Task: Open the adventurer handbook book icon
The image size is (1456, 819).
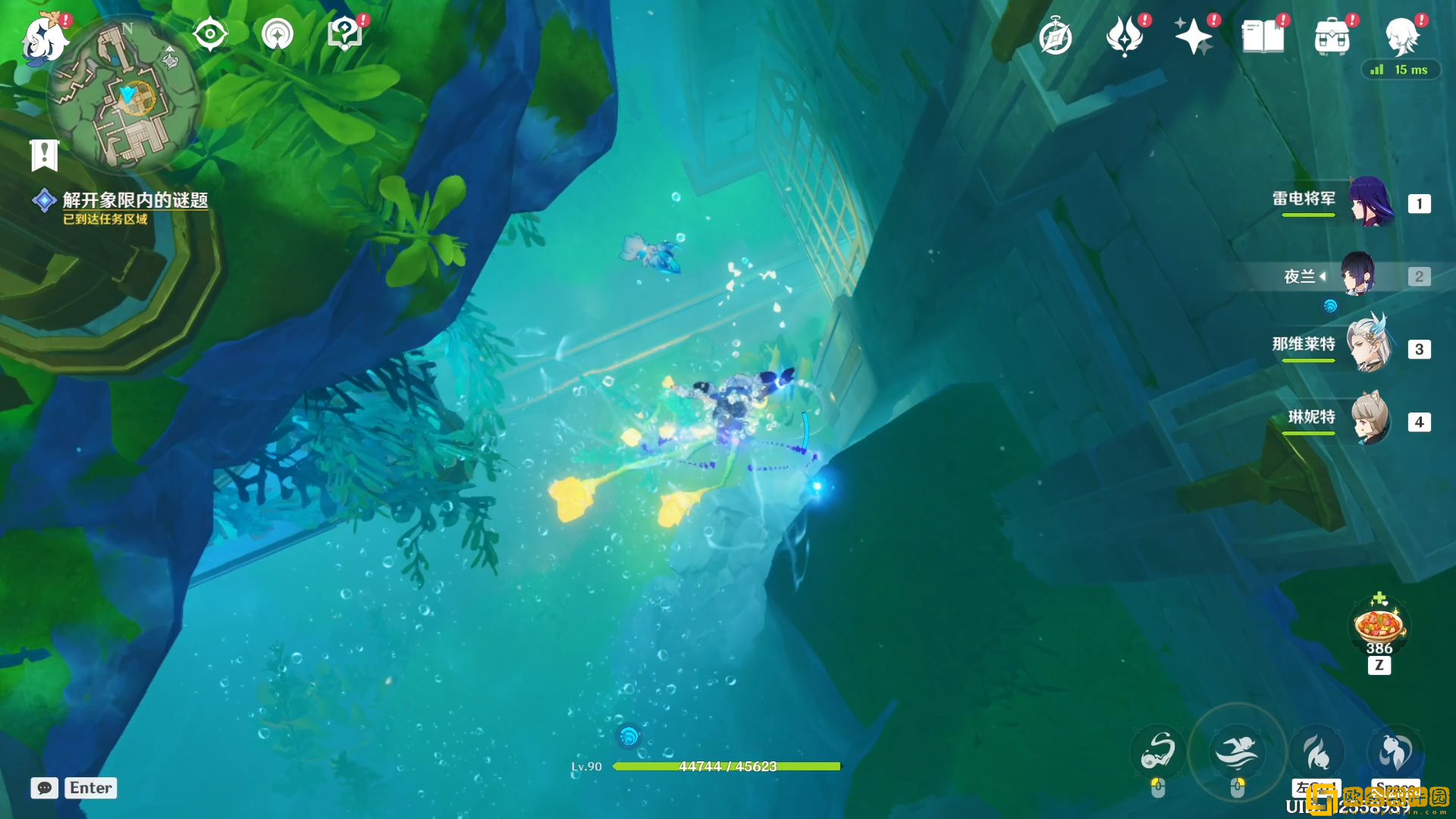Action: pos(1263,37)
